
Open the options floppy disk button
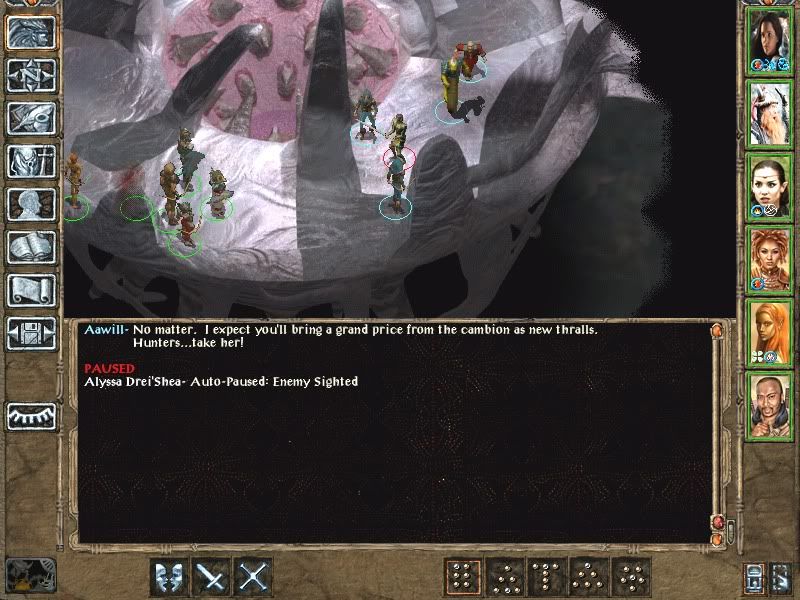click(x=30, y=332)
